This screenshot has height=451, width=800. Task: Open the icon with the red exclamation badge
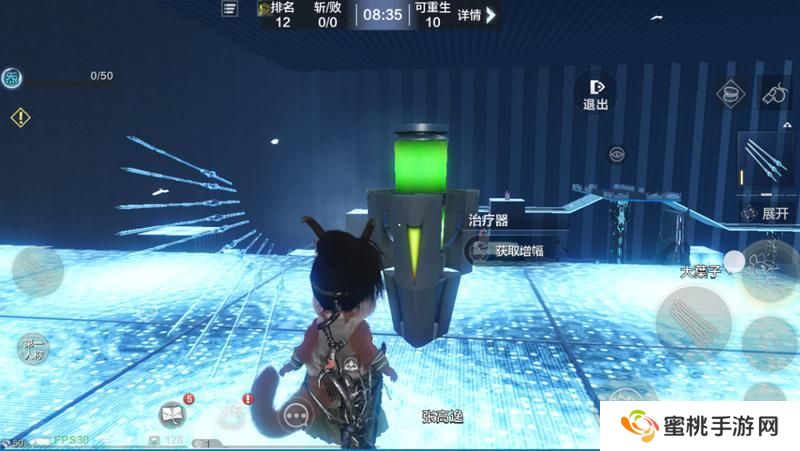(x=235, y=412)
